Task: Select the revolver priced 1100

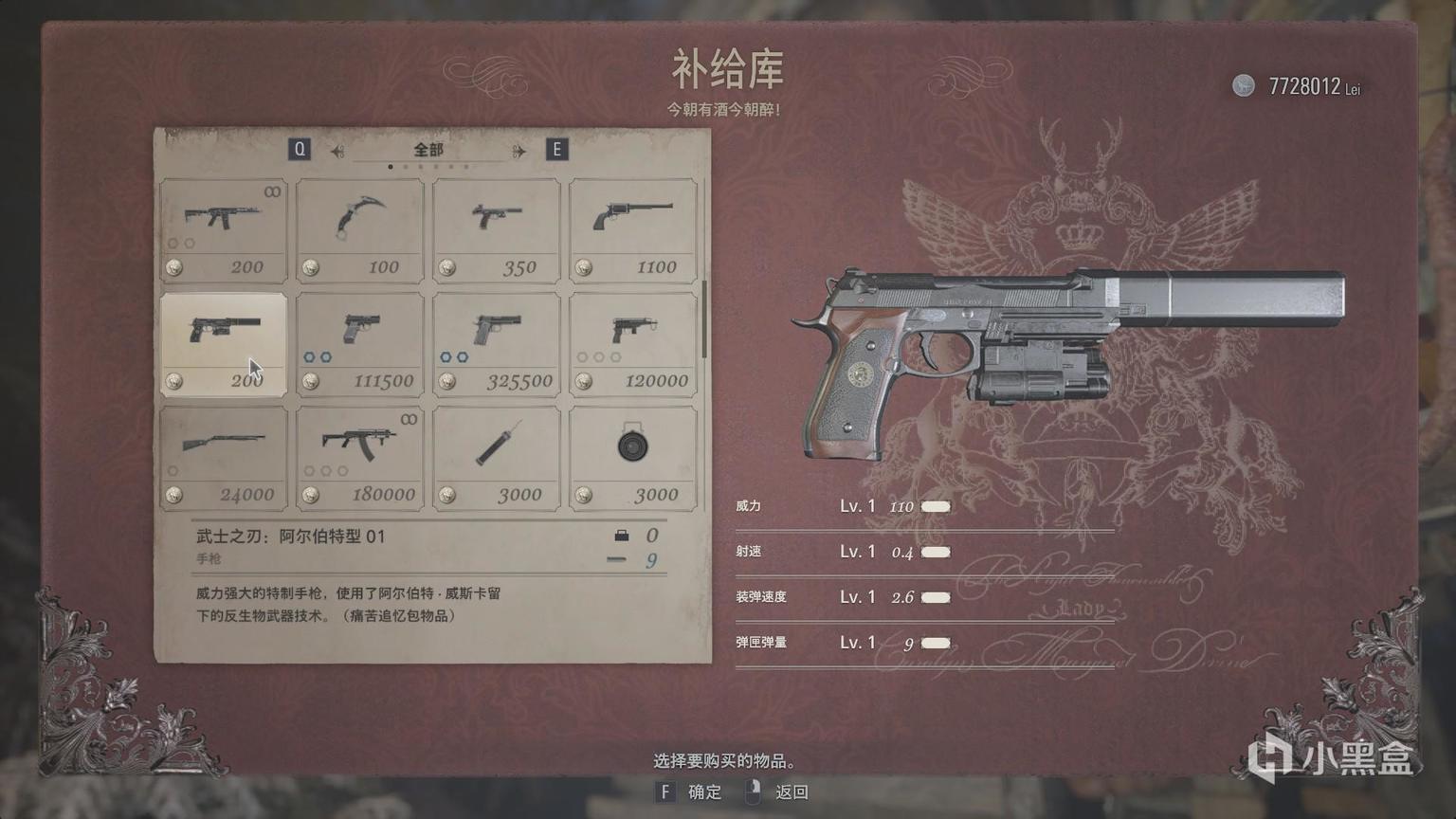Action: click(631, 227)
